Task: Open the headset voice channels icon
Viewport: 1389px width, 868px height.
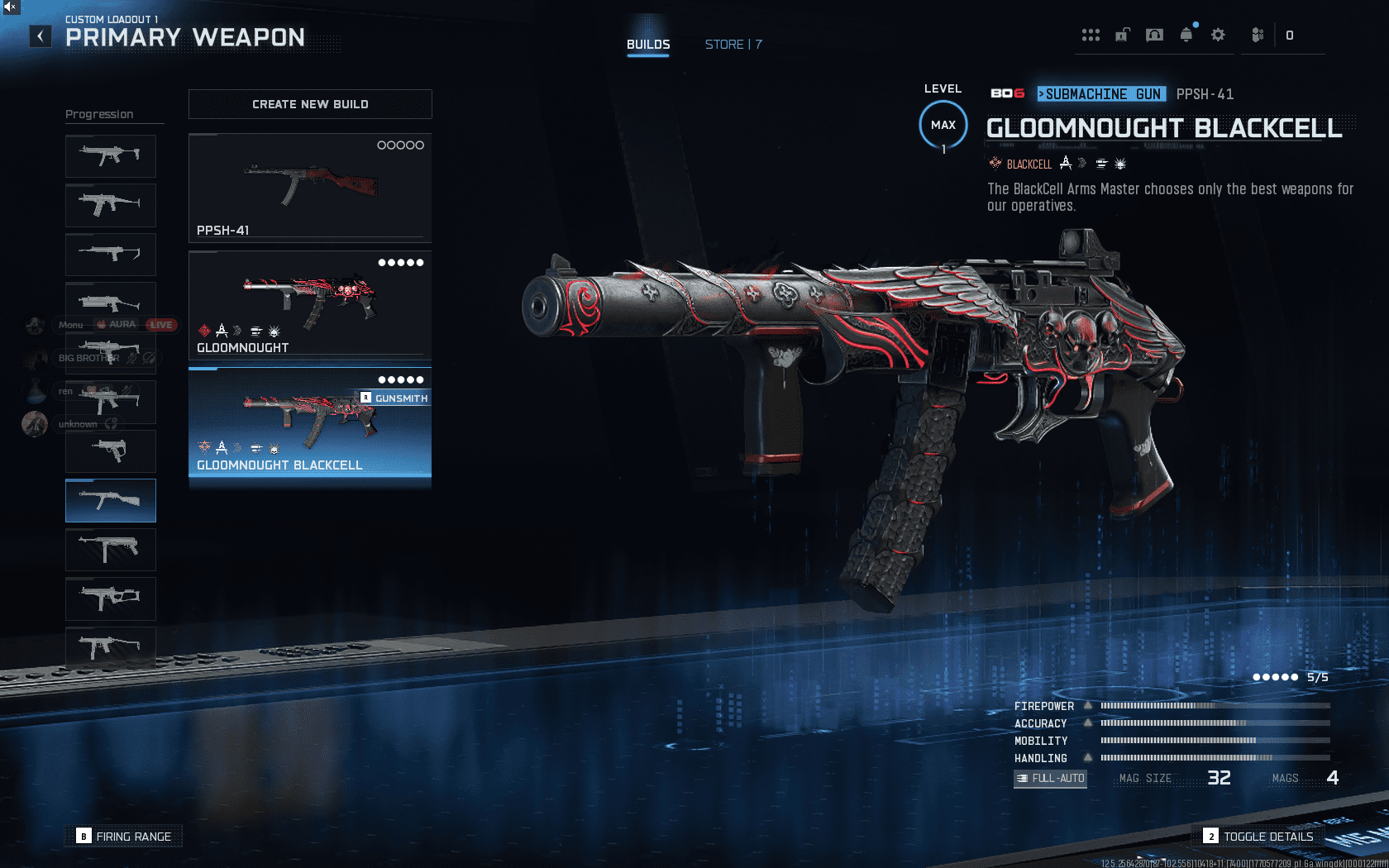Action: (x=1154, y=35)
